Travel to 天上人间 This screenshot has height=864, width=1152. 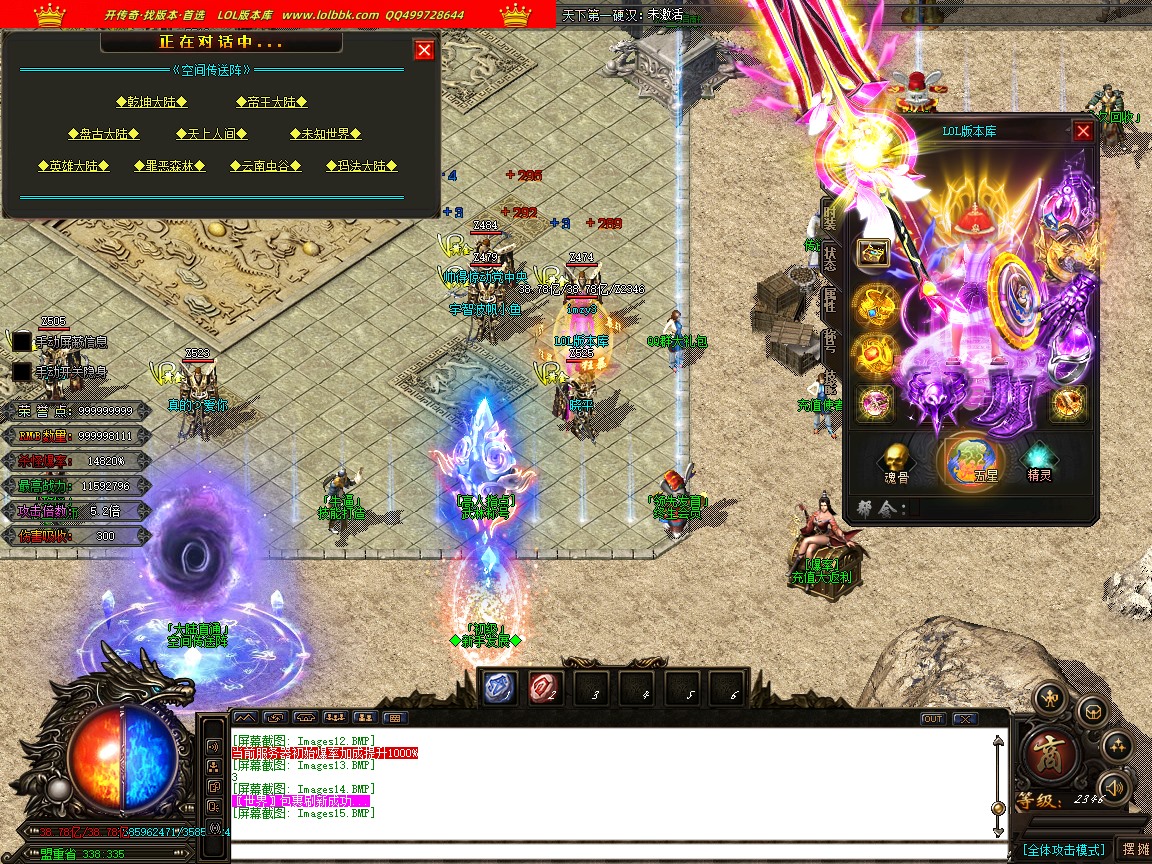[x=211, y=134]
